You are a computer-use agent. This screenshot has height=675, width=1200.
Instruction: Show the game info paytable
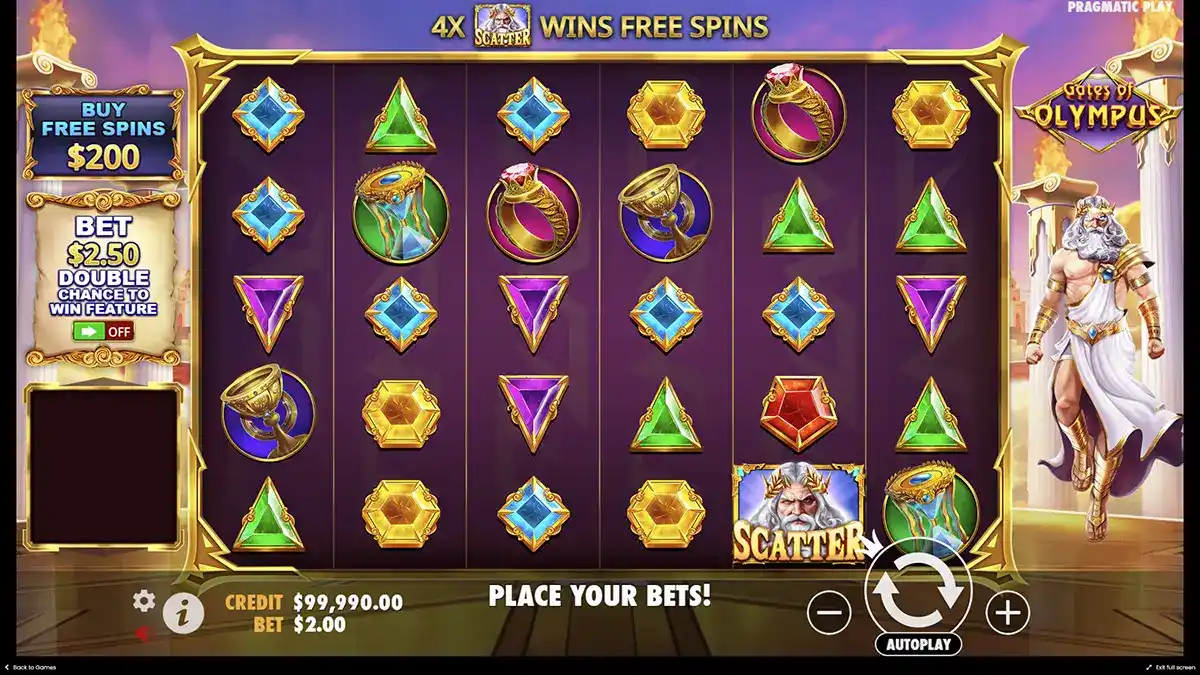point(181,612)
